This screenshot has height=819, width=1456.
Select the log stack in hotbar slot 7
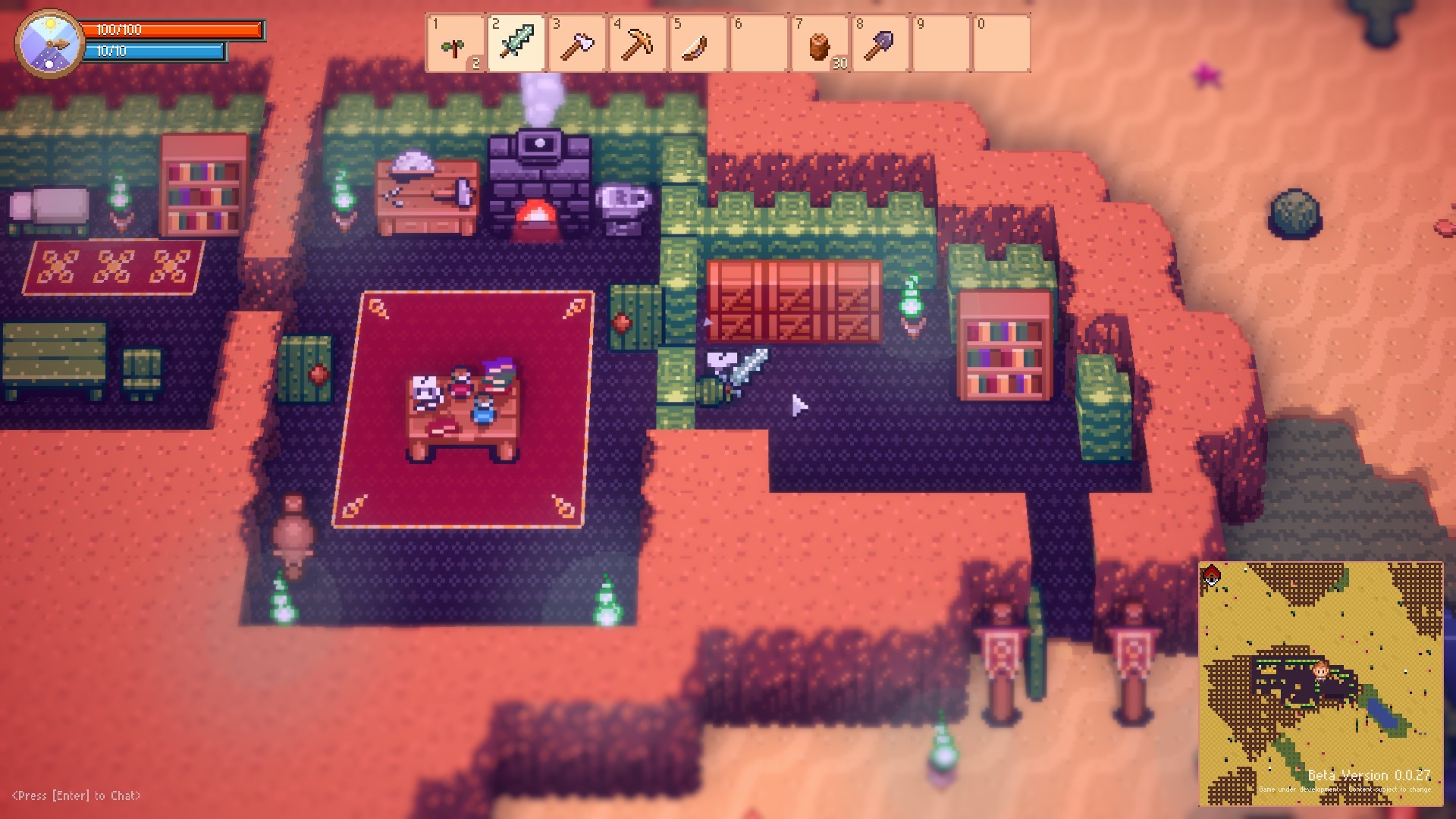click(x=819, y=44)
